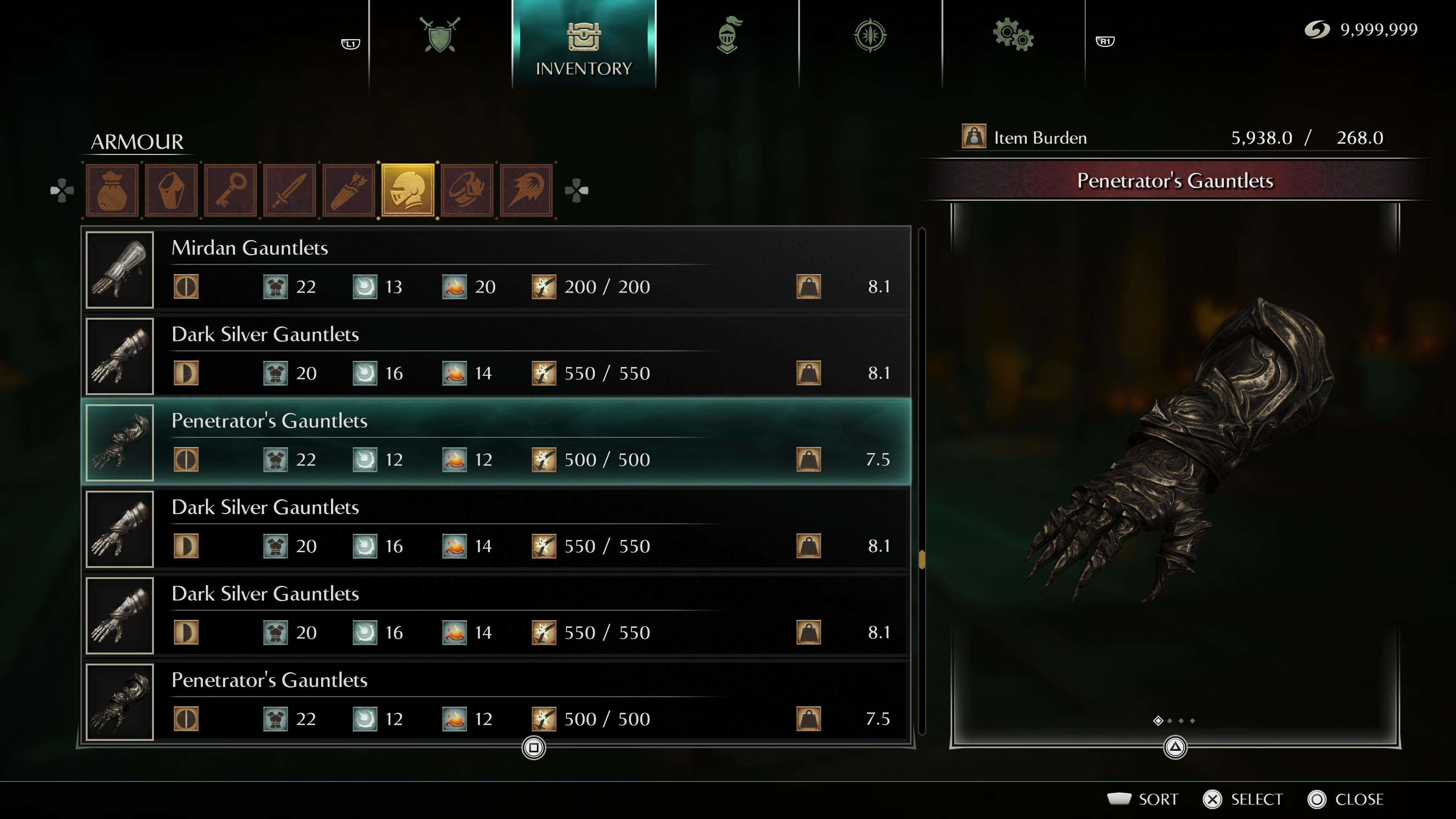
Task: Open the gears settings tab
Action: (x=1013, y=35)
